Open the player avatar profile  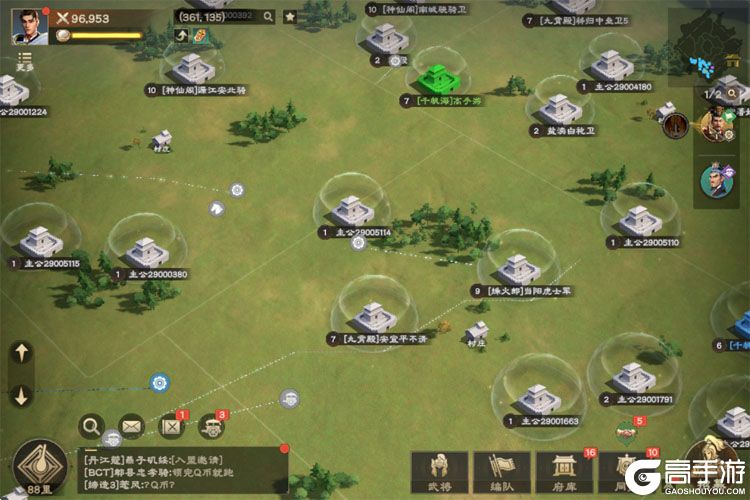click(x=29, y=25)
